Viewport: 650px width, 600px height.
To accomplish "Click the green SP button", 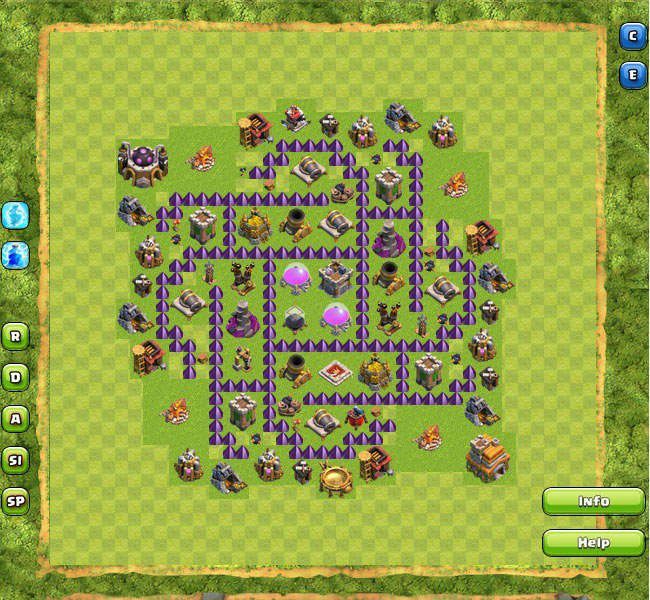I will (15, 501).
